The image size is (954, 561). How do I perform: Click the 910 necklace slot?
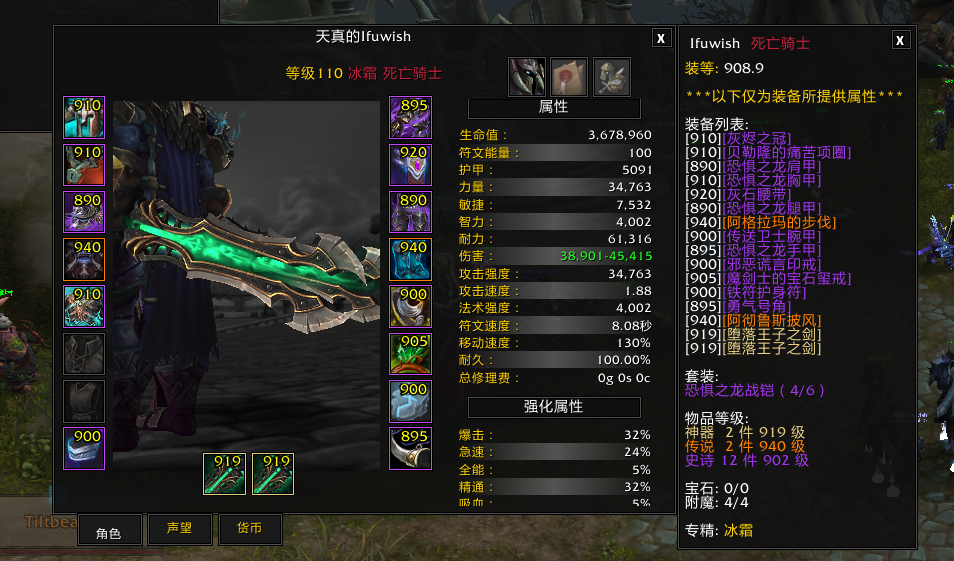(84, 165)
